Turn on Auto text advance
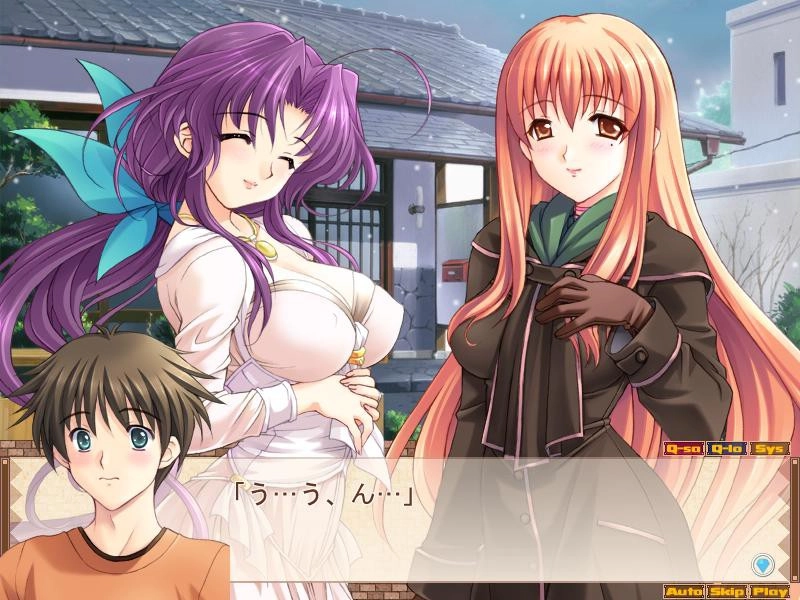800x600 pixels. [683, 591]
